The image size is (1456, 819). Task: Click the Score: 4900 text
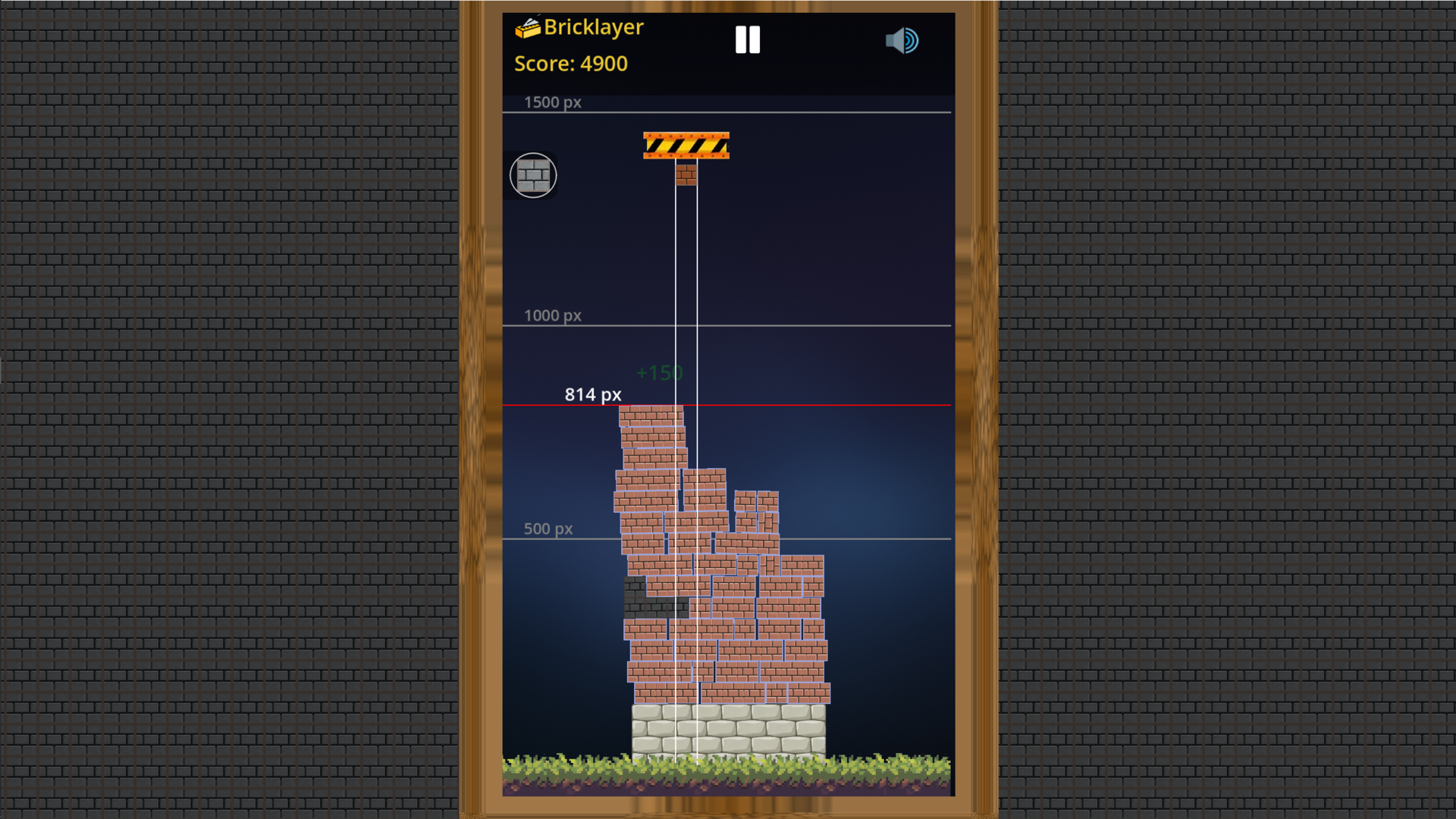(571, 64)
